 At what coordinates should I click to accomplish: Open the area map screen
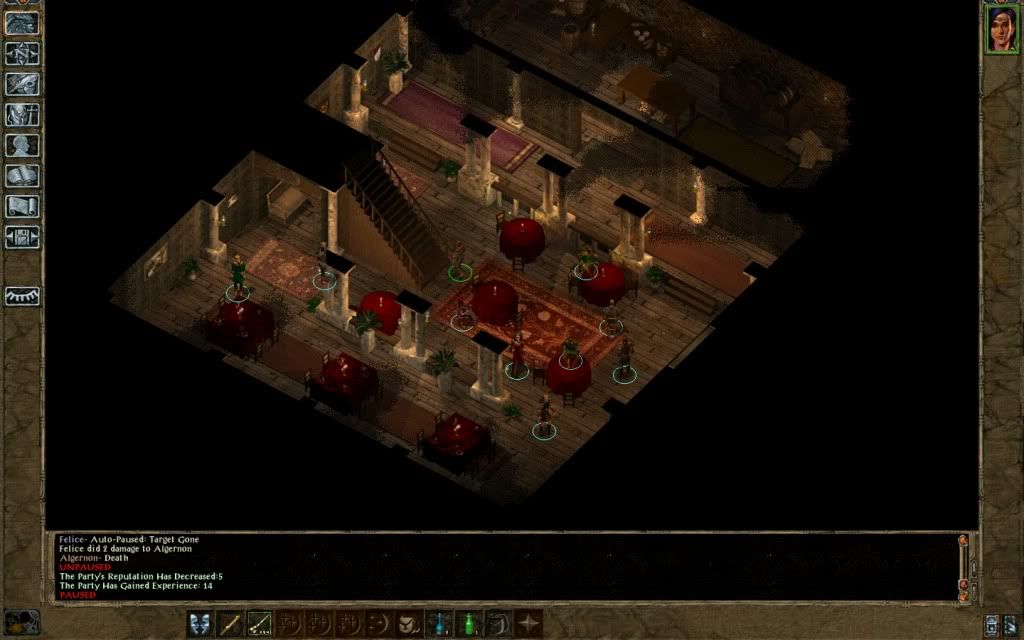point(22,53)
